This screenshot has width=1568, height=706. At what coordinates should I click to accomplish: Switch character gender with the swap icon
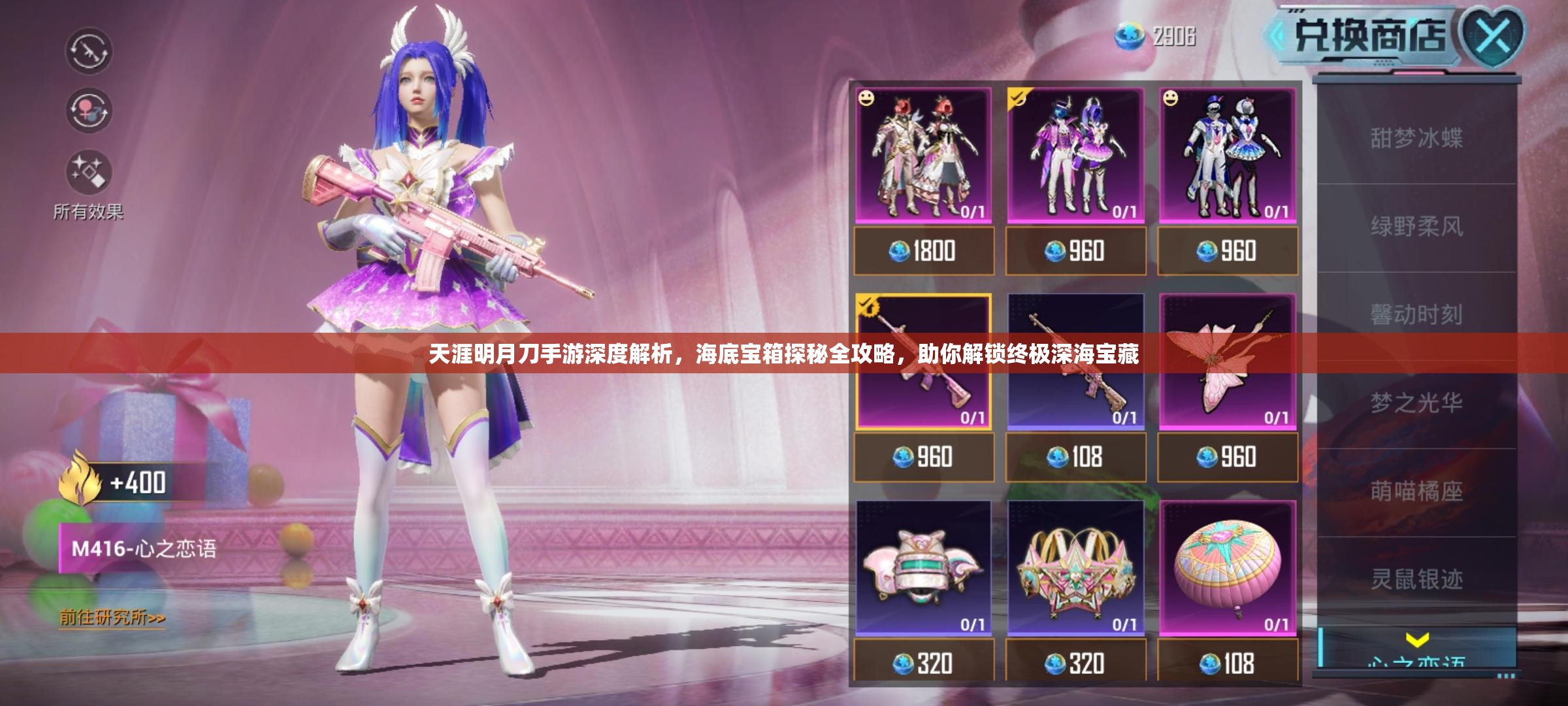pos(89,110)
